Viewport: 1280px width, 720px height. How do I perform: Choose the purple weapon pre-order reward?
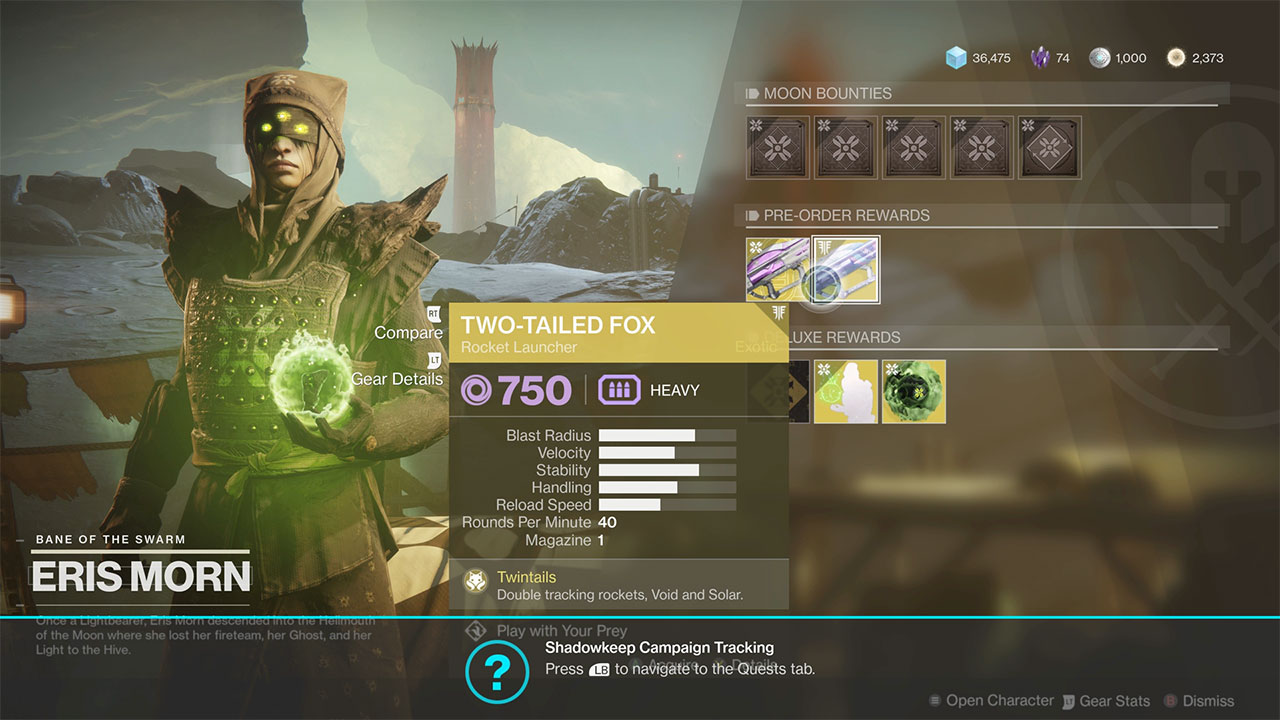click(x=777, y=270)
